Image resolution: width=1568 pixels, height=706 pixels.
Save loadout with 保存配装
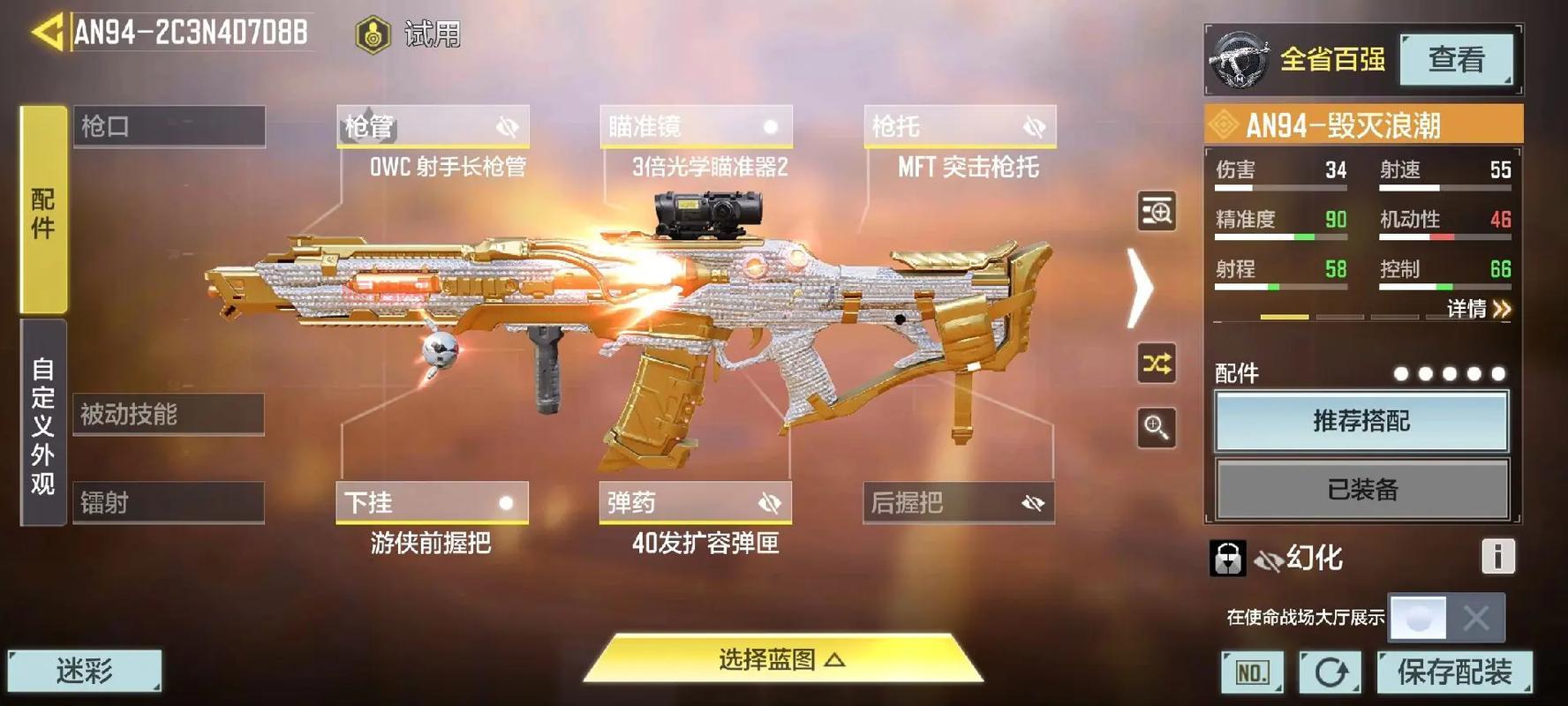click(x=1454, y=672)
